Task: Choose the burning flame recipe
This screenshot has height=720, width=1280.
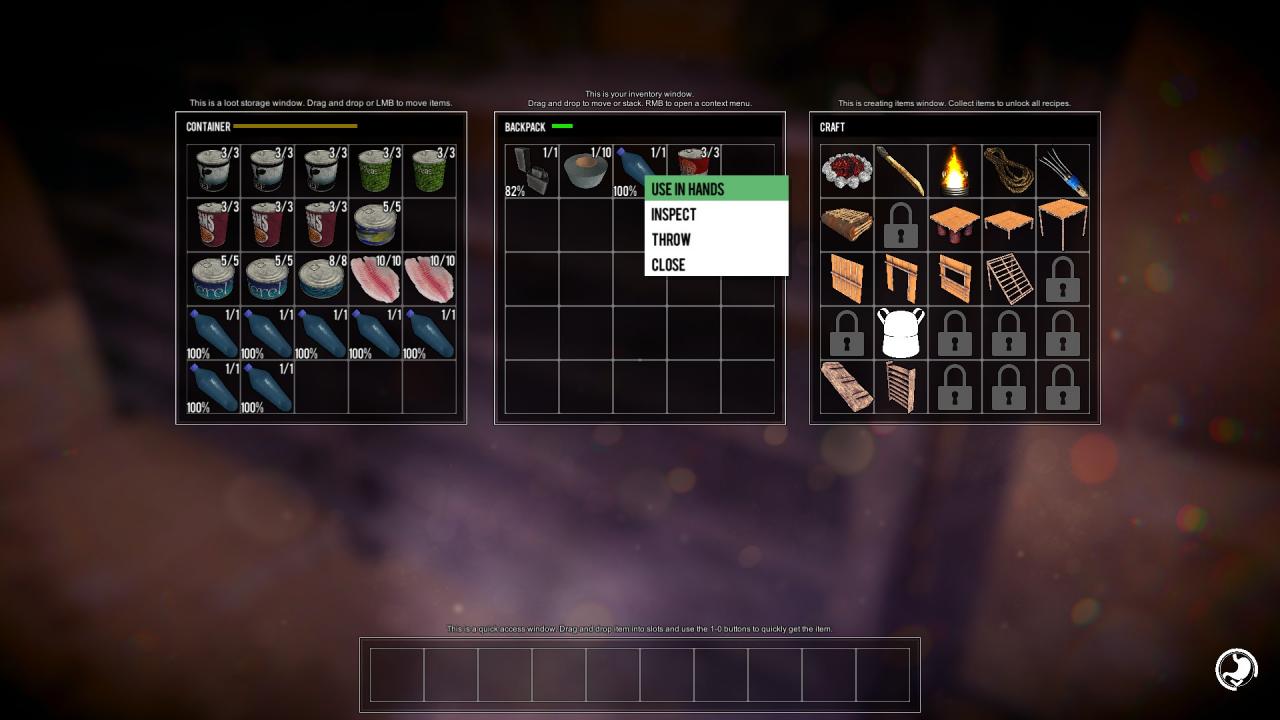Action: point(954,171)
